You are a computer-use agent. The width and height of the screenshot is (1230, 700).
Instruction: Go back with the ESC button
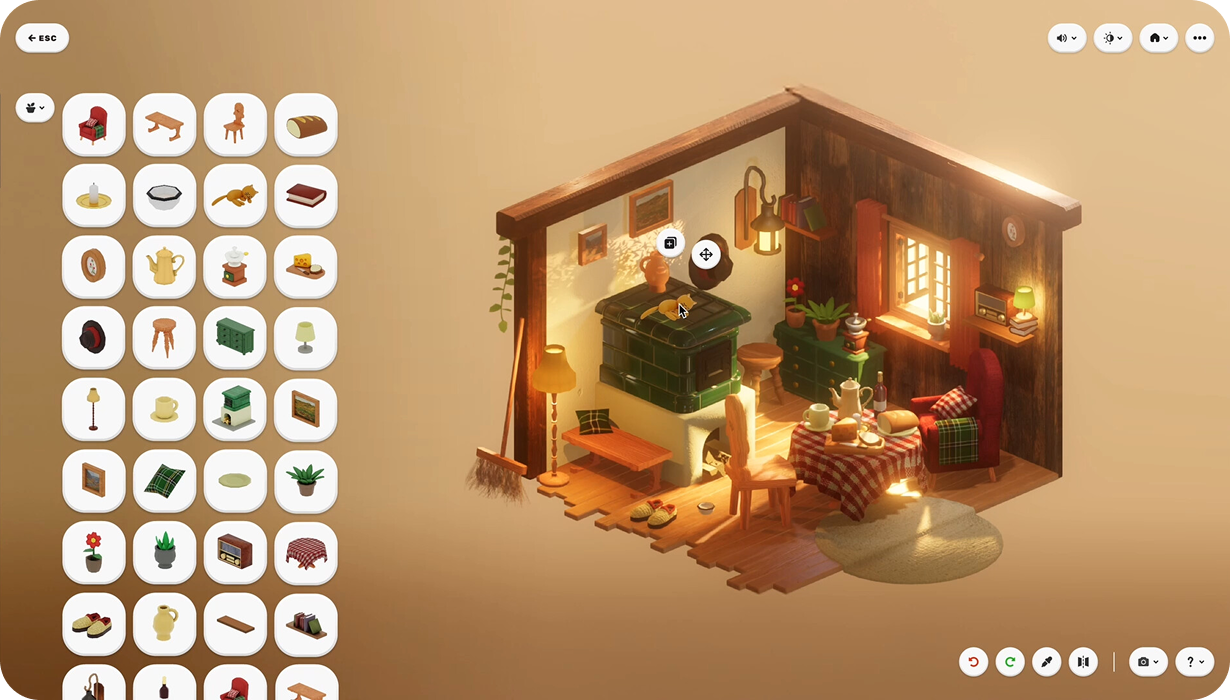point(42,38)
